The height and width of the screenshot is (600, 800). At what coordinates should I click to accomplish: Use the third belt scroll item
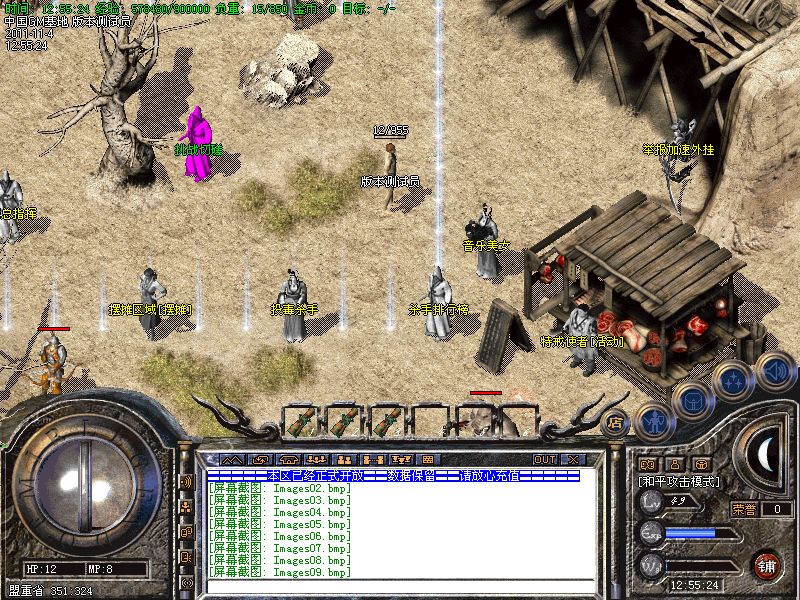pos(388,420)
